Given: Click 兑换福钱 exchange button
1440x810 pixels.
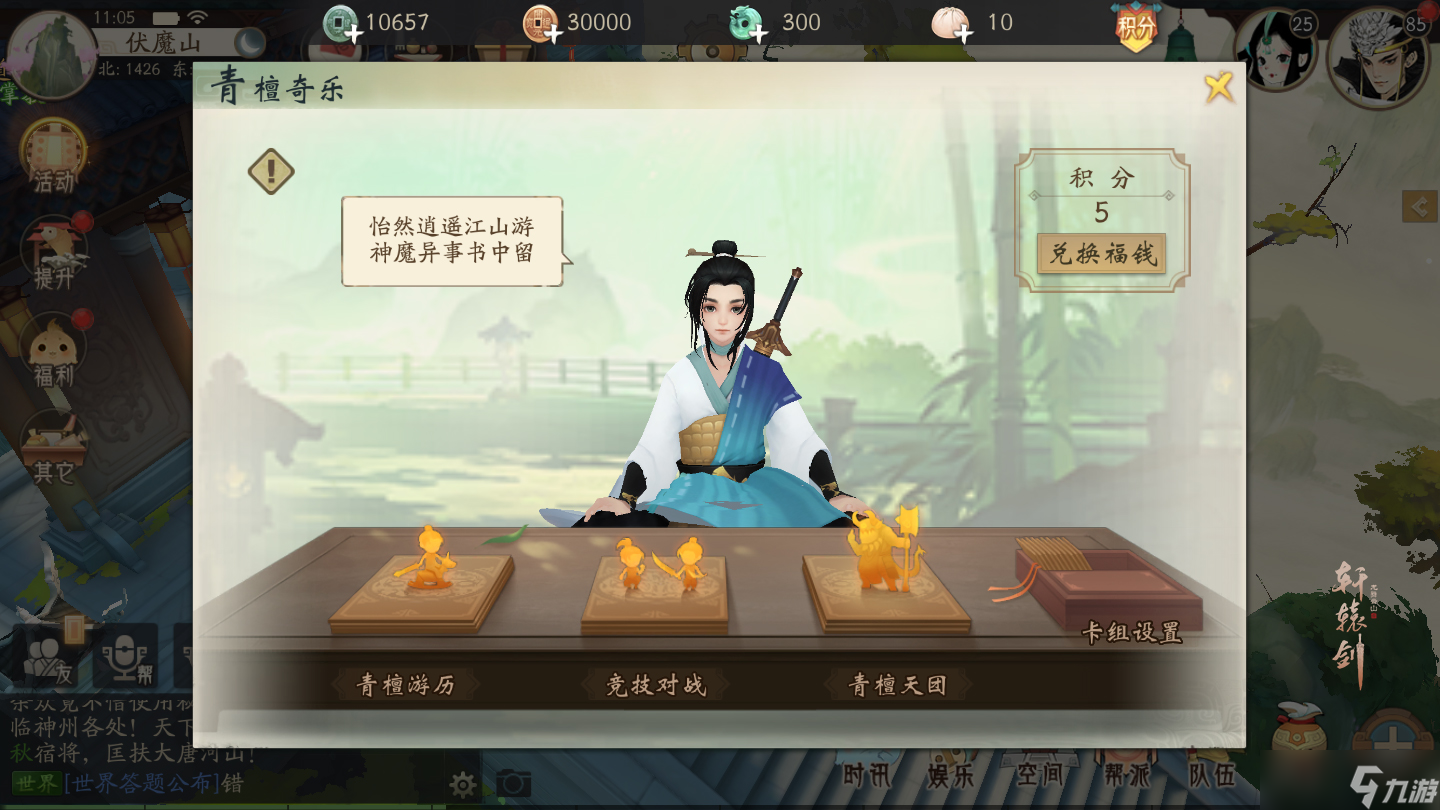Looking at the screenshot, I should 1101,254.
